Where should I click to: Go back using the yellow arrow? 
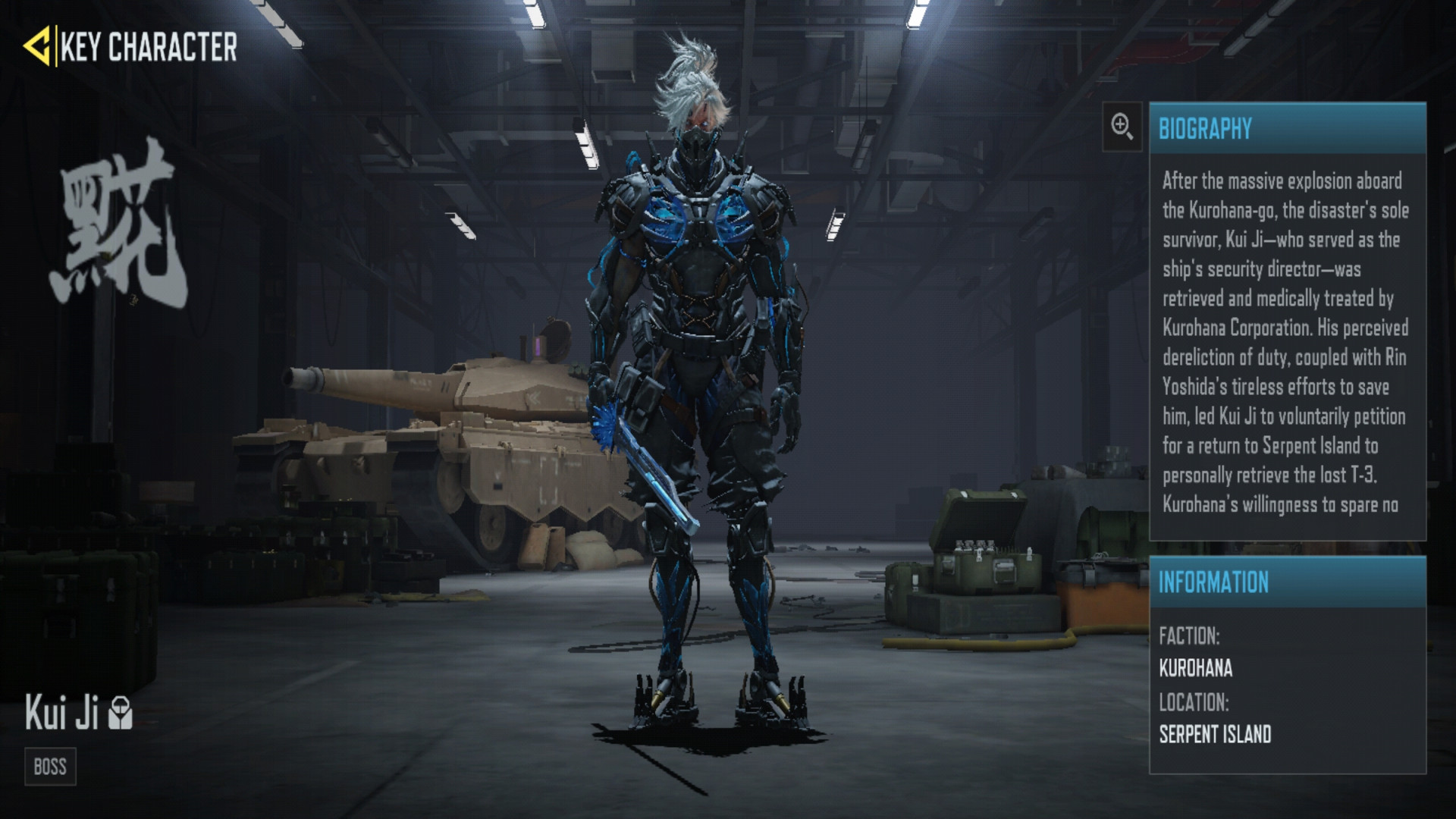(x=37, y=46)
